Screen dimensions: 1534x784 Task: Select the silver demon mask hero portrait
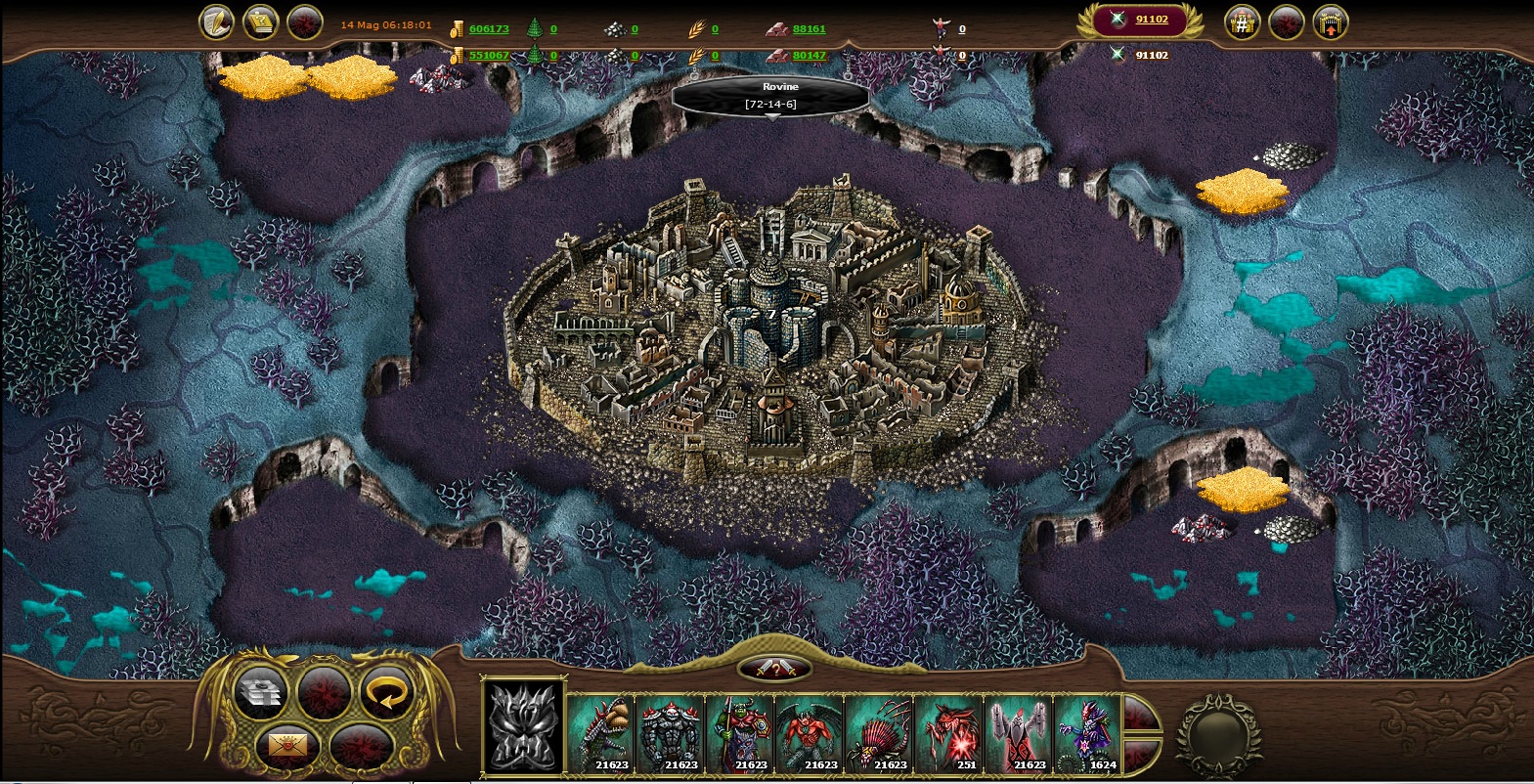tap(523, 728)
